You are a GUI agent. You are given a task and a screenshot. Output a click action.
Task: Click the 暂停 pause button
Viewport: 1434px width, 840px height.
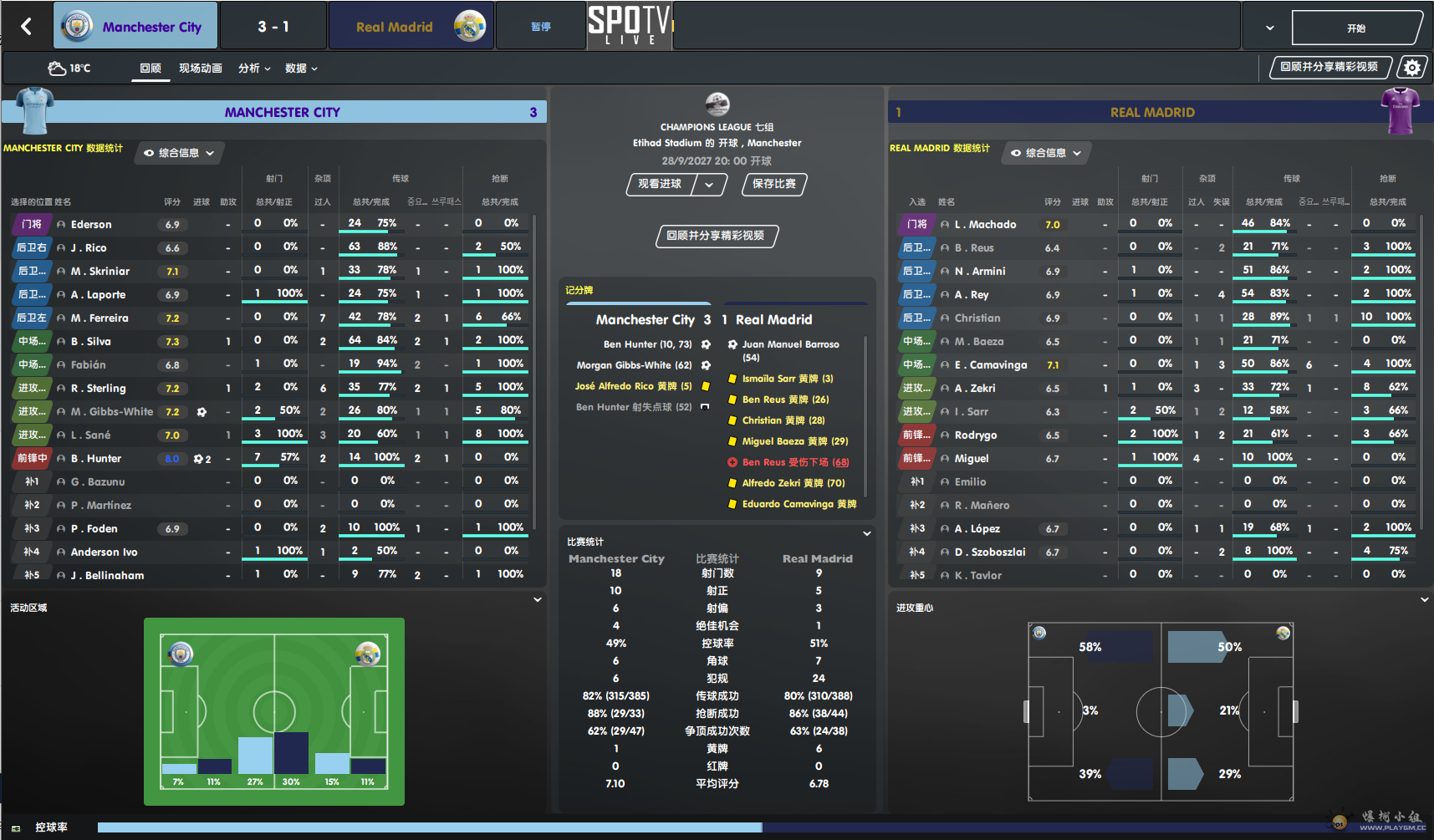[x=540, y=27]
